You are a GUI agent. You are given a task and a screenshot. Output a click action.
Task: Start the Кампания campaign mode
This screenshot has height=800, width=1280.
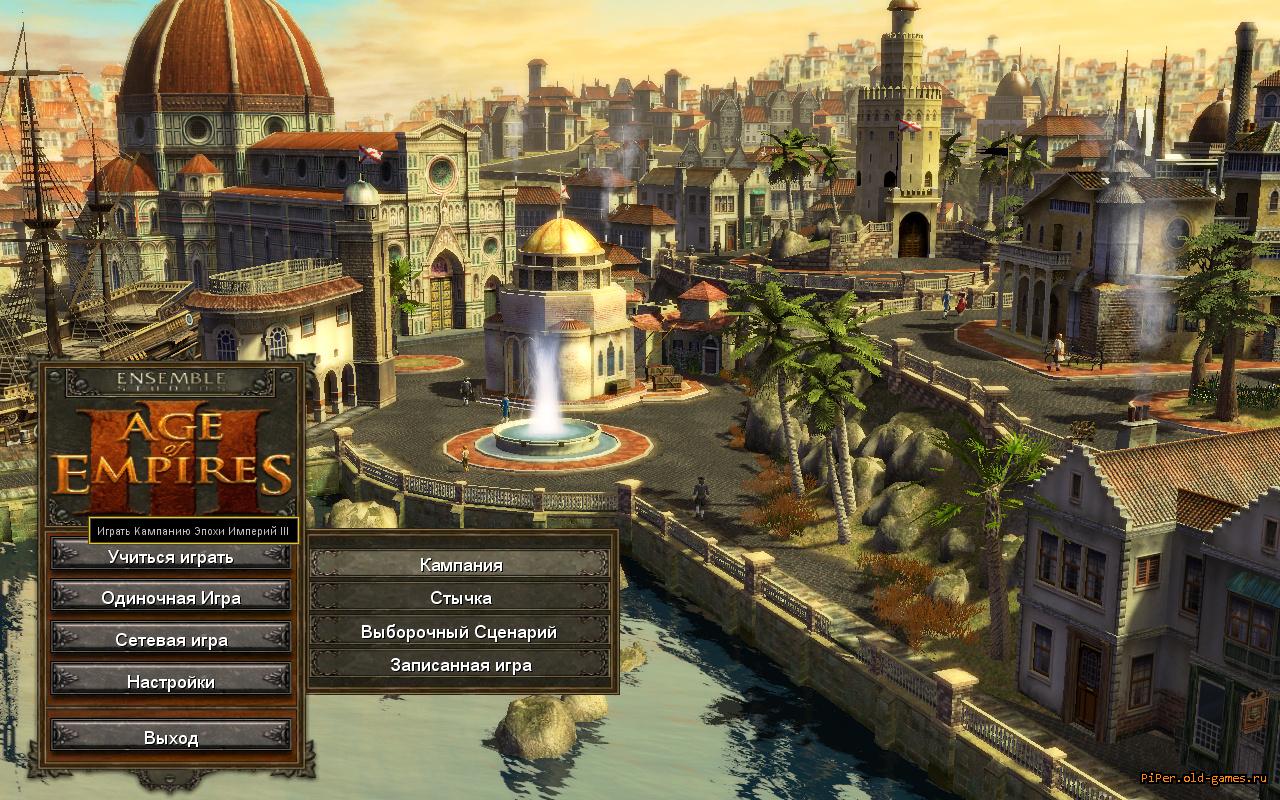[x=460, y=565]
